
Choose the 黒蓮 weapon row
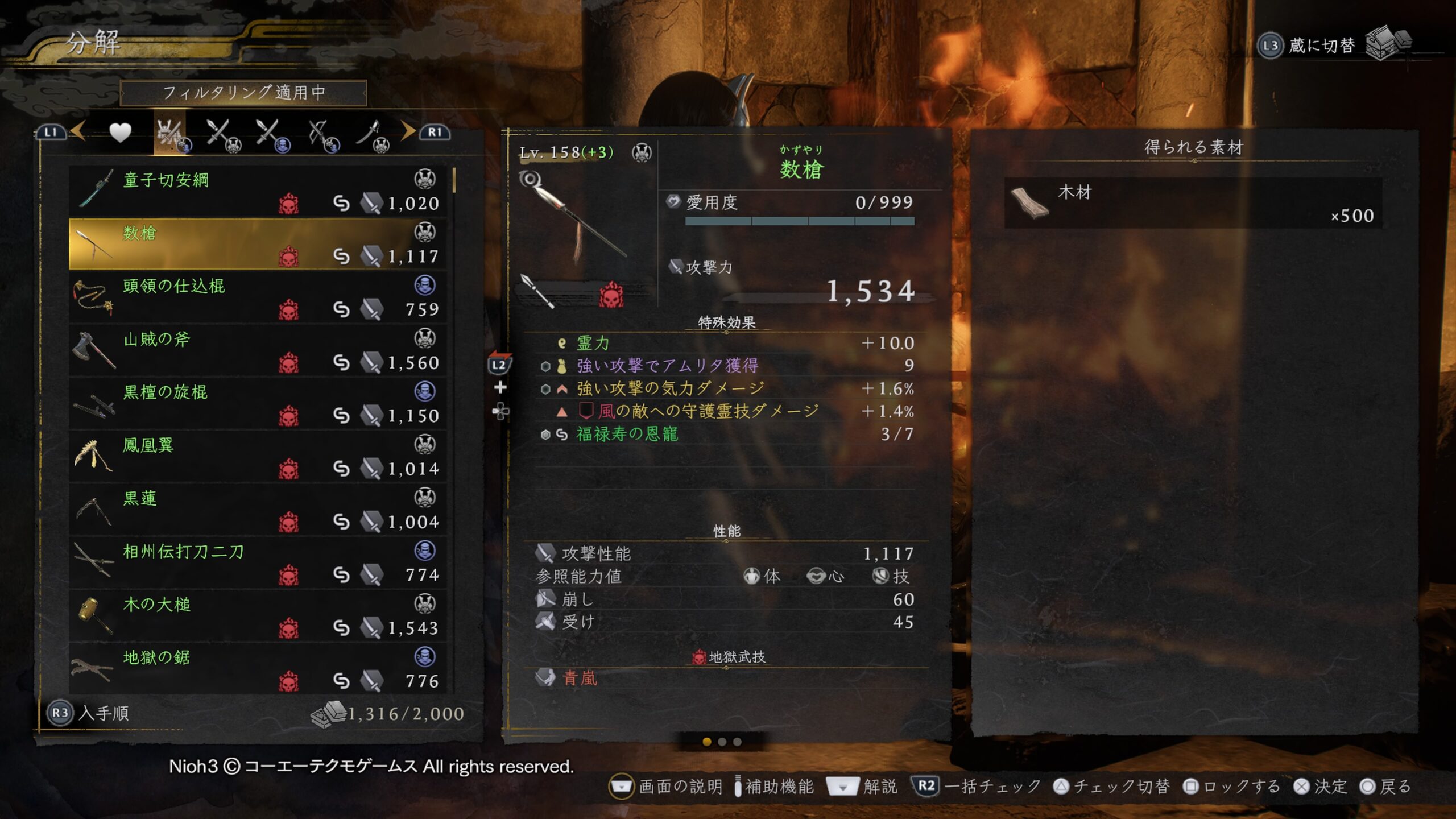click(257, 510)
